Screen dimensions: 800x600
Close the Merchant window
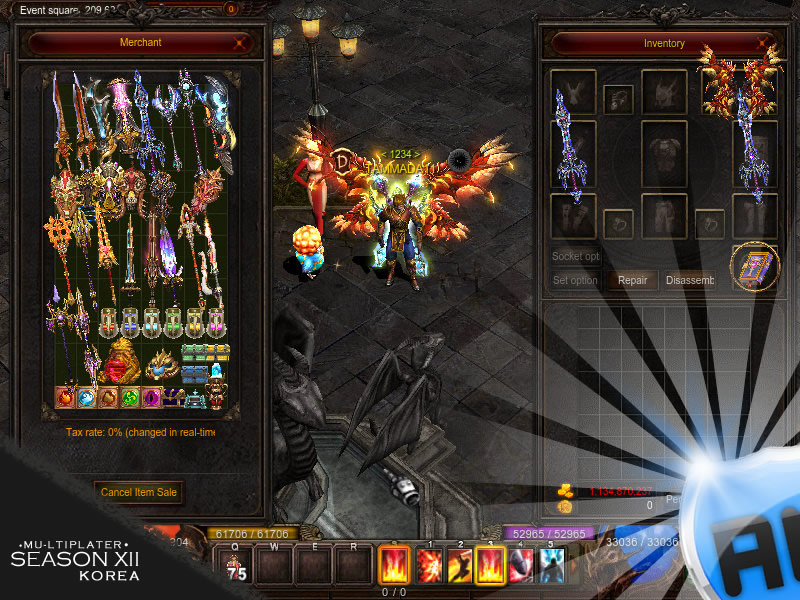pyautogui.click(x=240, y=43)
